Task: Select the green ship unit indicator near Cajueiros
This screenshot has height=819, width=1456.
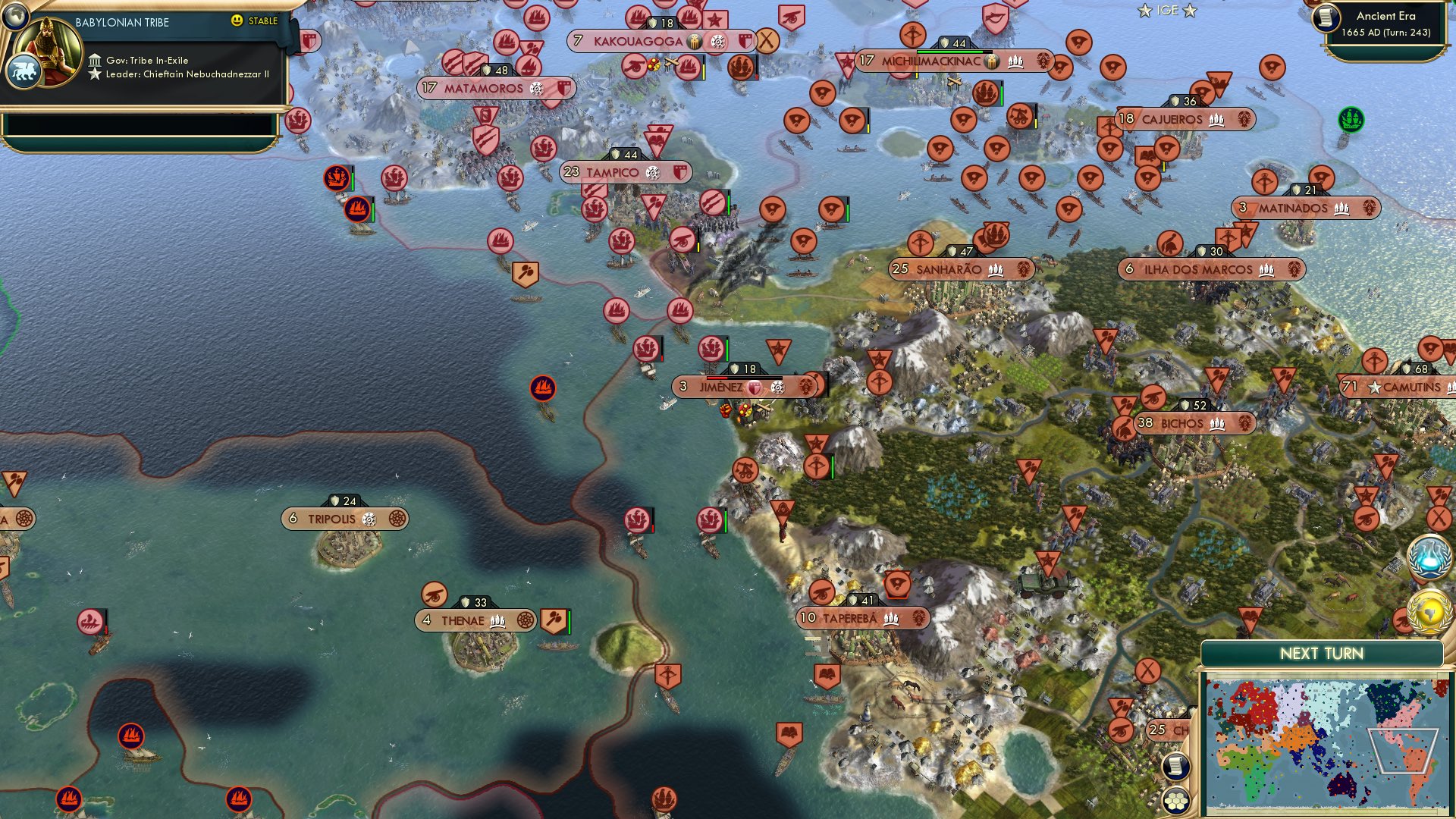Action: [x=1351, y=119]
